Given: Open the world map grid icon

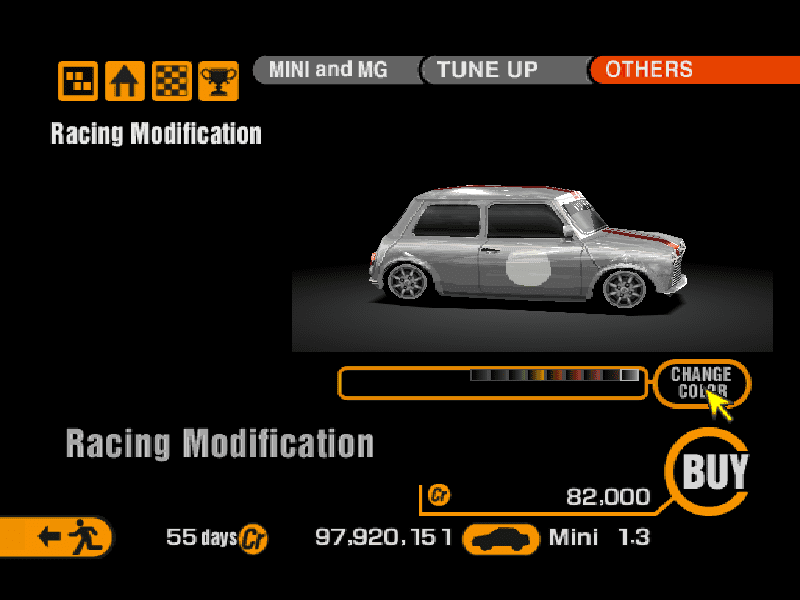Looking at the screenshot, I should pyautogui.click(x=78, y=80).
